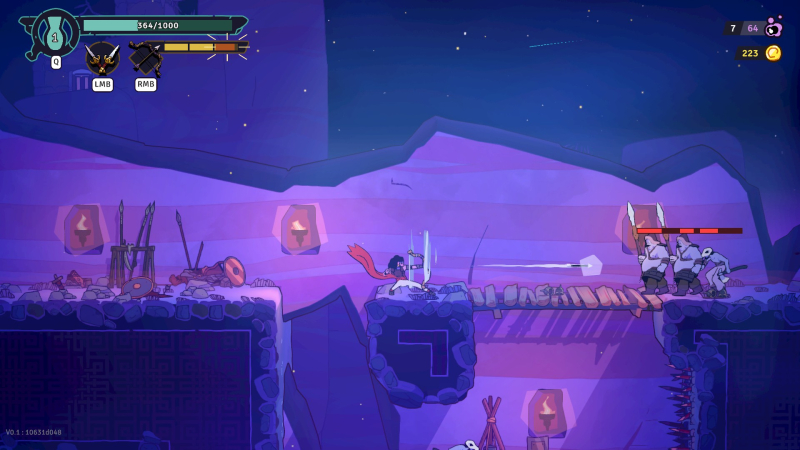800x450 pixels.
Task: Activate the bow secondary weapon icon
Action: (145, 58)
